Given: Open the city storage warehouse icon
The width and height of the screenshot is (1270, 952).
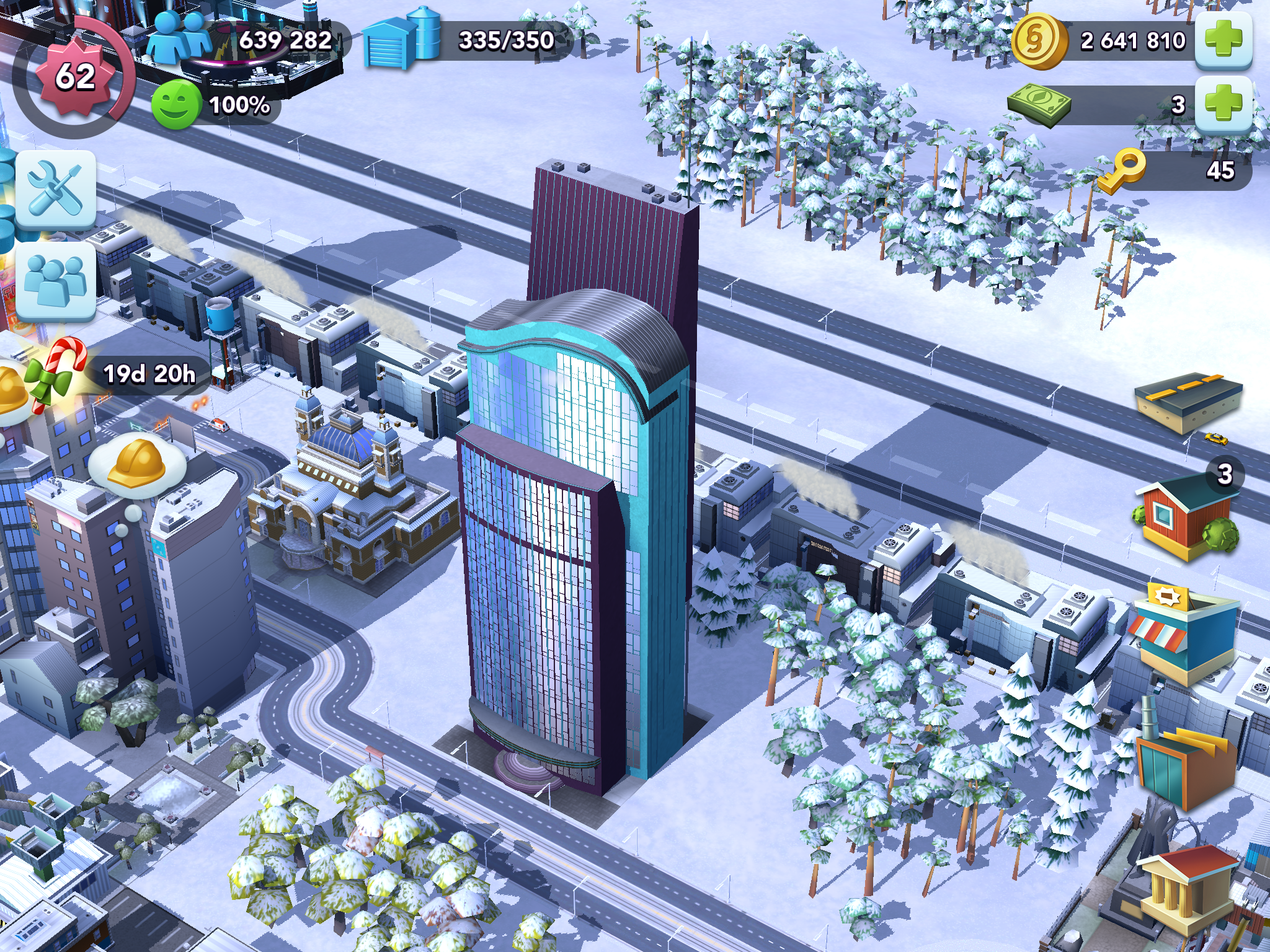Looking at the screenshot, I should point(401,38).
